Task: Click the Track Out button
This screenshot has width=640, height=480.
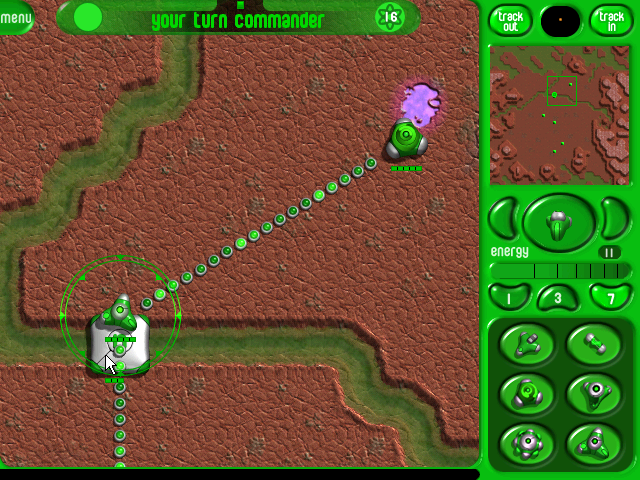Action: pyautogui.click(x=510, y=19)
